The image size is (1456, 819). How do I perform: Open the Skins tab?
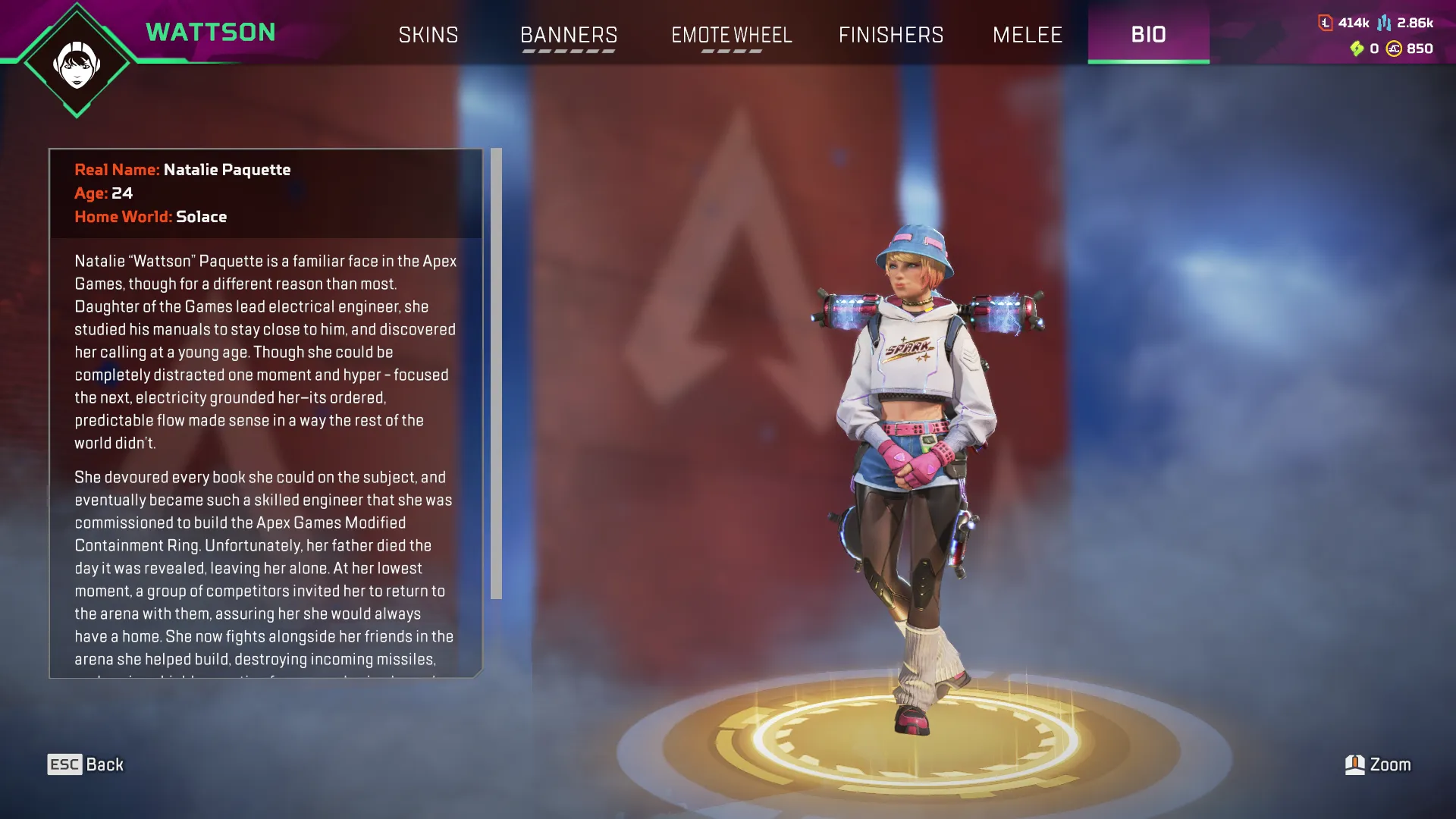pos(428,35)
